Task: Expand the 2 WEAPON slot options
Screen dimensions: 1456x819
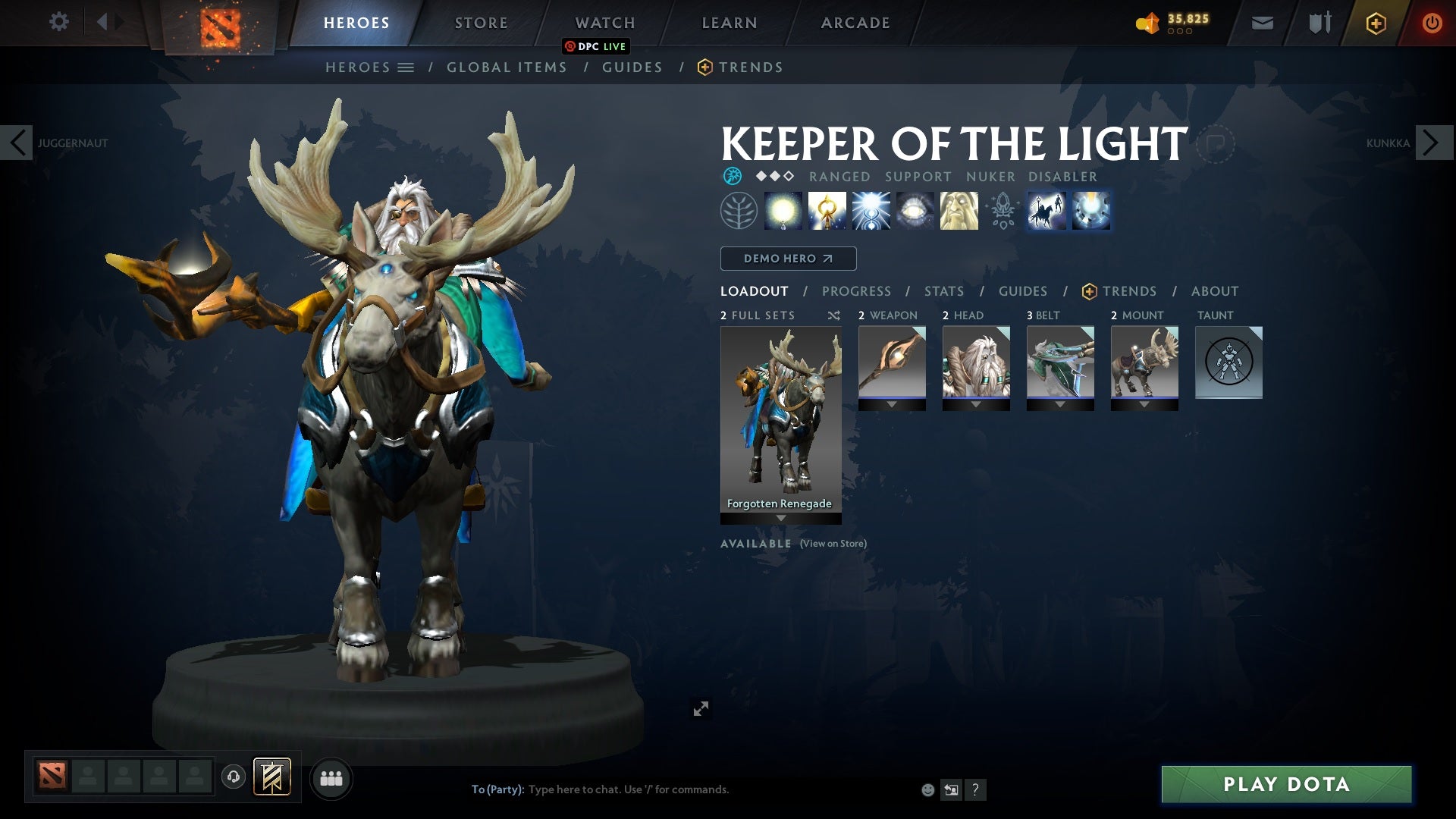Action: [892, 404]
